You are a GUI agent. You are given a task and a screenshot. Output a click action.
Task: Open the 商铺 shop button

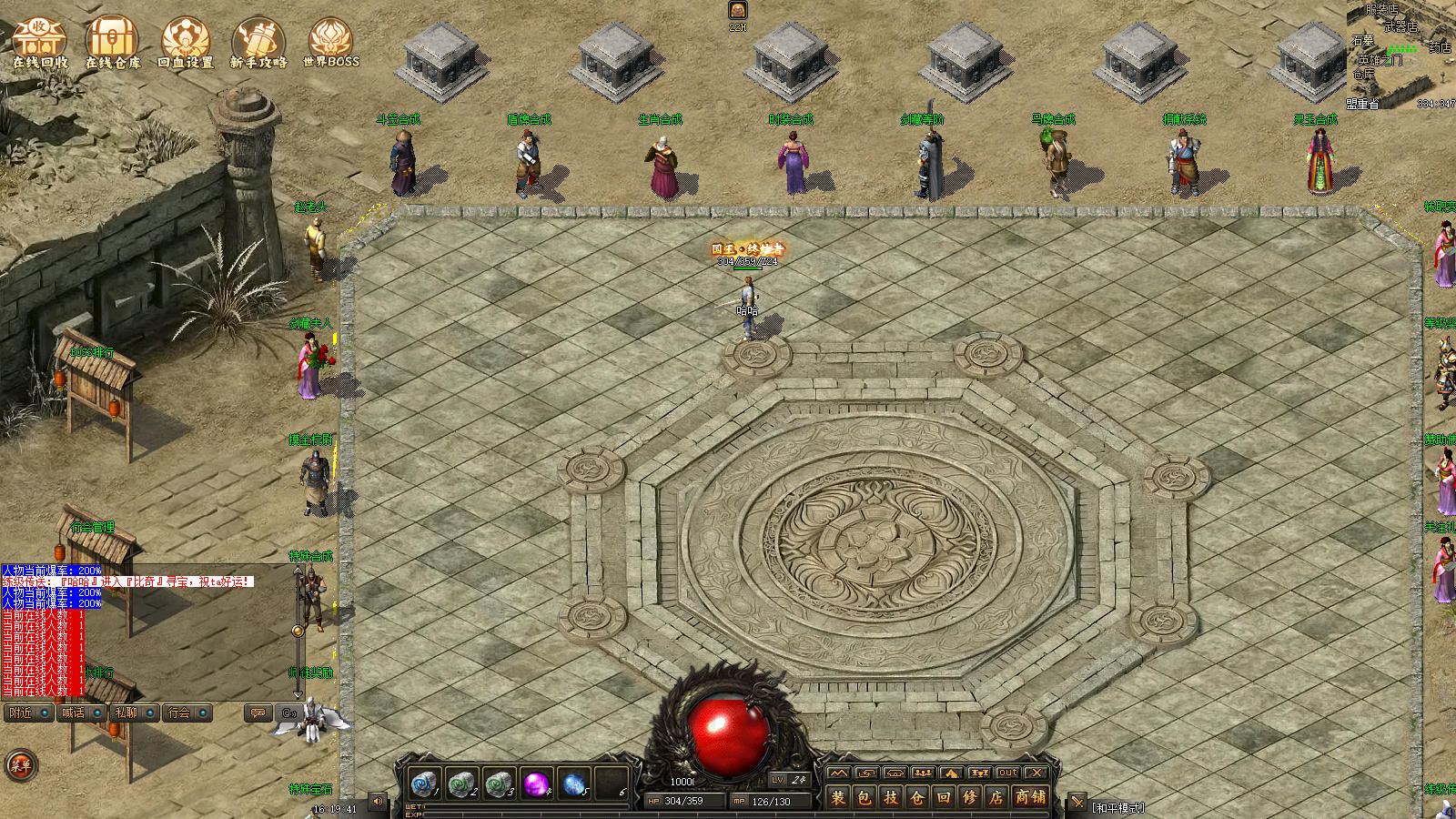pyautogui.click(x=1030, y=797)
